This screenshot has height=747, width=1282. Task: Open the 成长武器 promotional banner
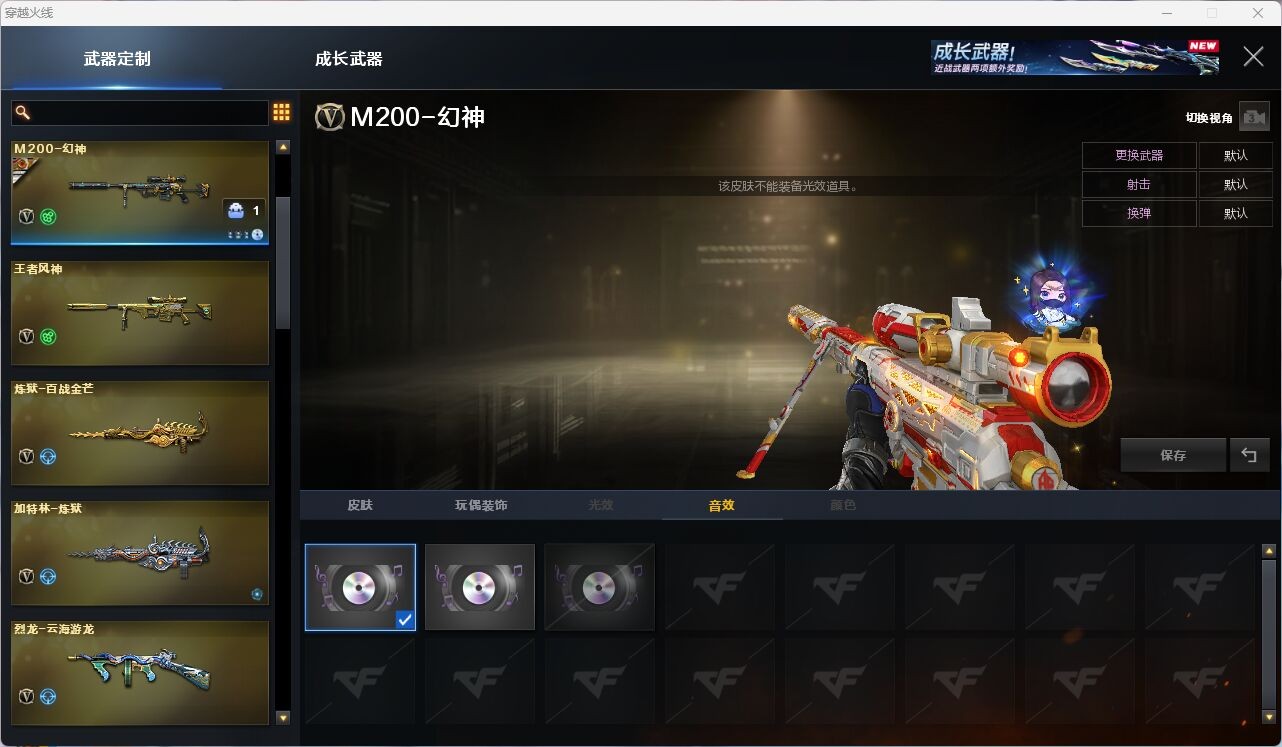pyautogui.click(x=1074, y=58)
